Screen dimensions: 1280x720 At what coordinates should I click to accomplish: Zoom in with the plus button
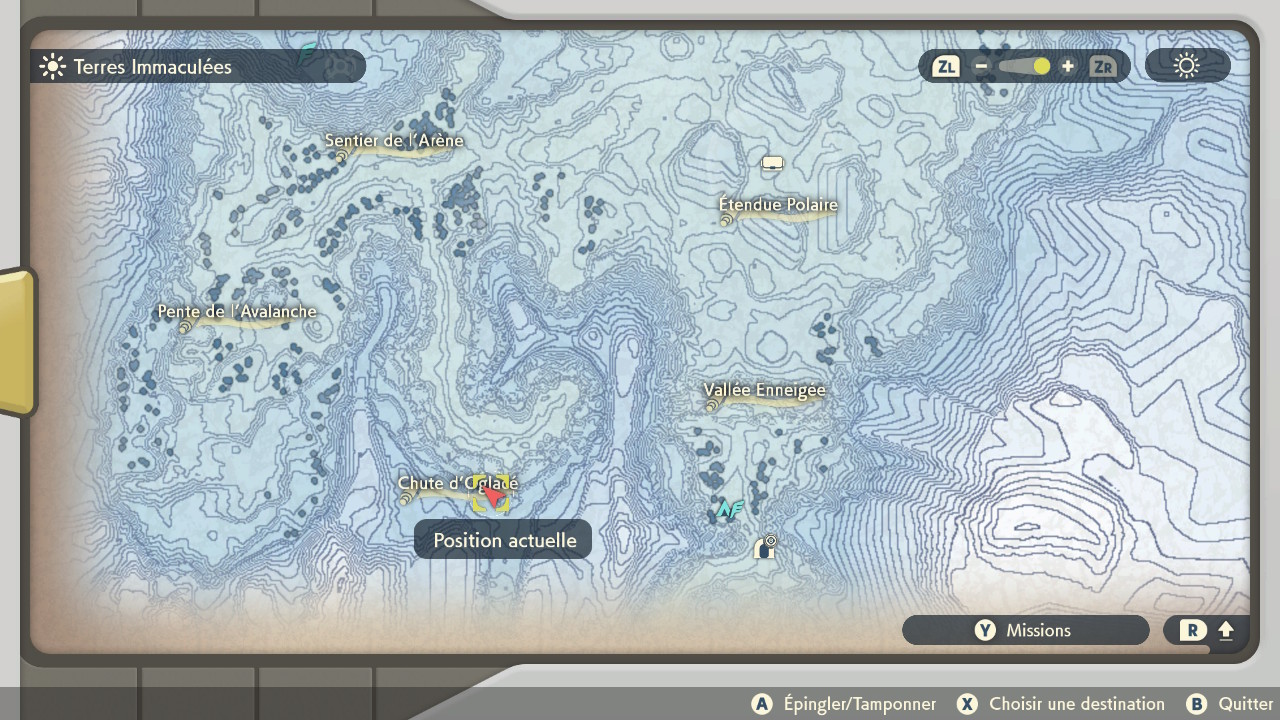click(x=1068, y=67)
